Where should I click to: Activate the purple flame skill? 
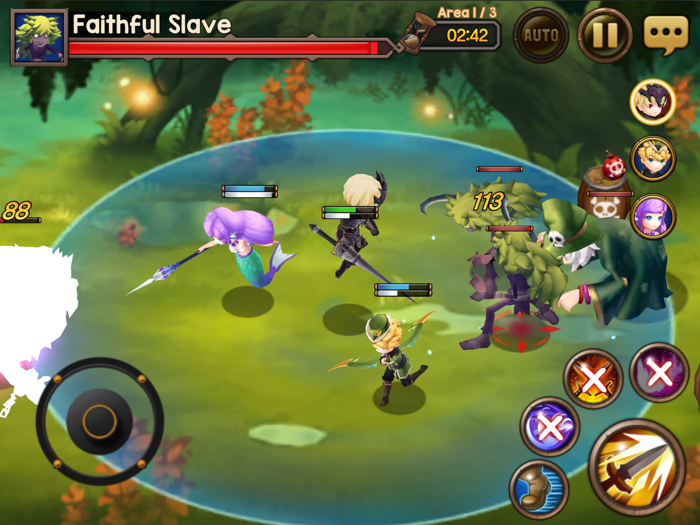pos(659,373)
